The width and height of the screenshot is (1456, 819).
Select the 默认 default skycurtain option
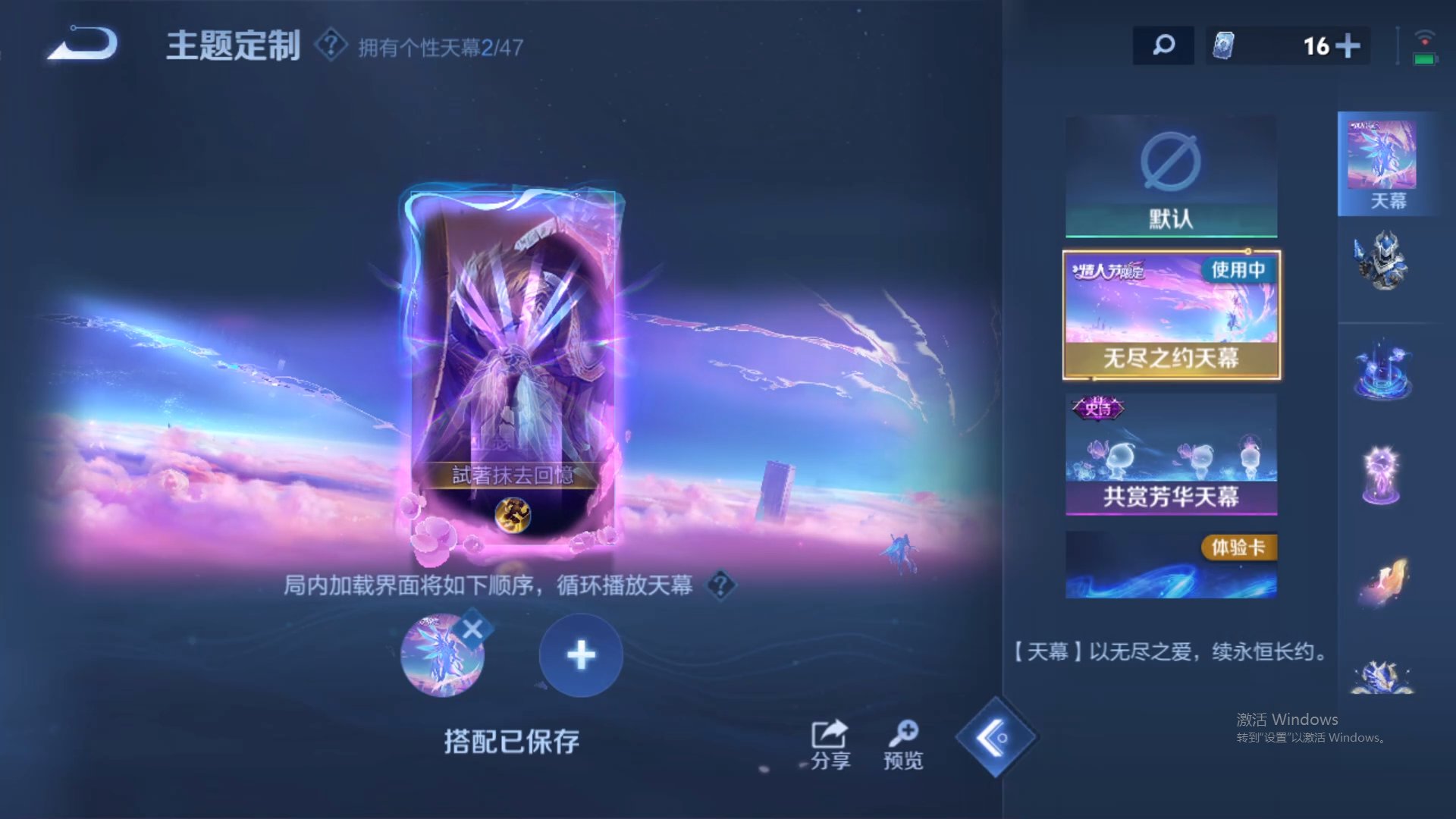pyautogui.click(x=1170, y=174)
